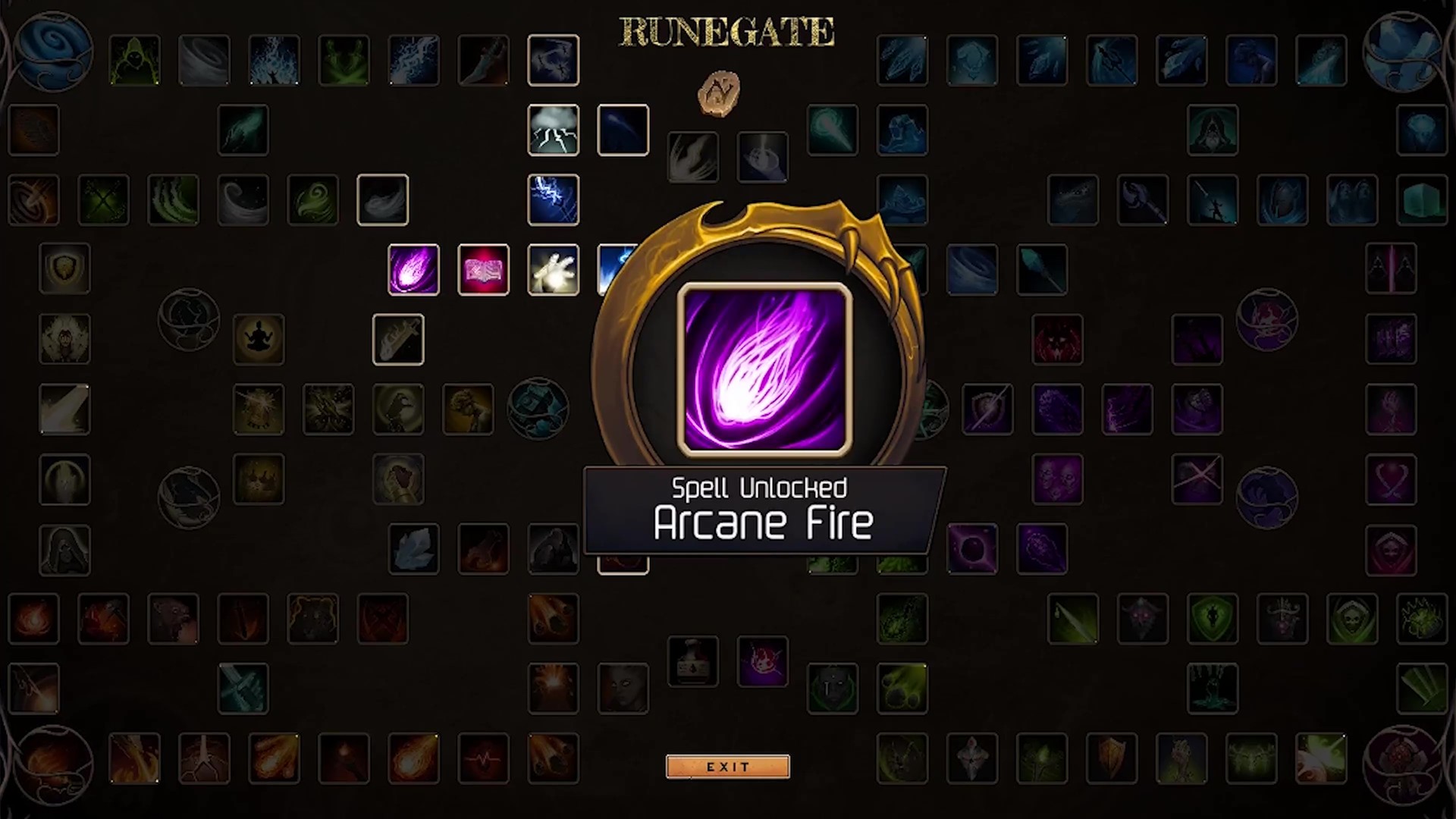Select the grayed sword icon below the spellbook
Image resolution: width=1456 pixels, height=819 pixels.
(x=398, y=340)
